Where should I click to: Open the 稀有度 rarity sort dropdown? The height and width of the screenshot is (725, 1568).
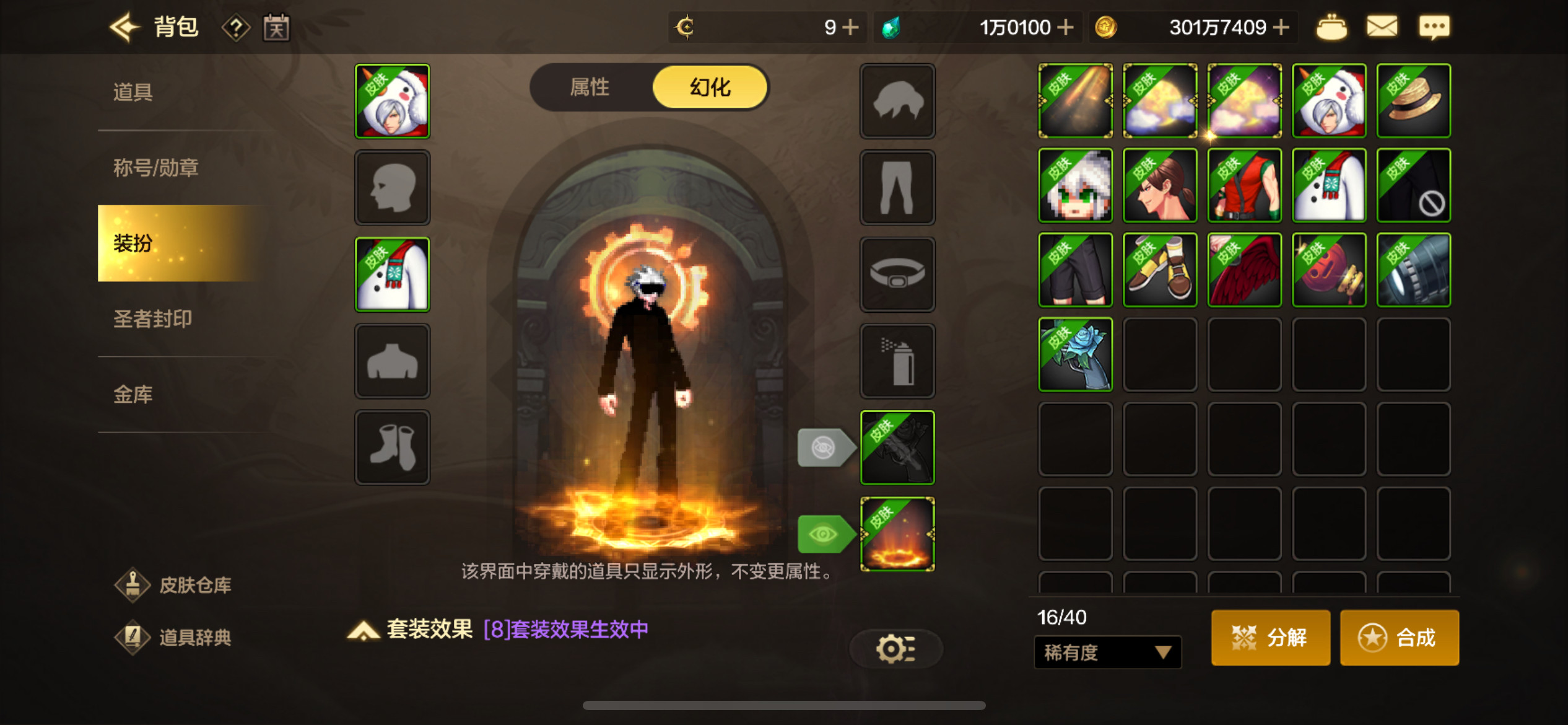pos(1107,652)
